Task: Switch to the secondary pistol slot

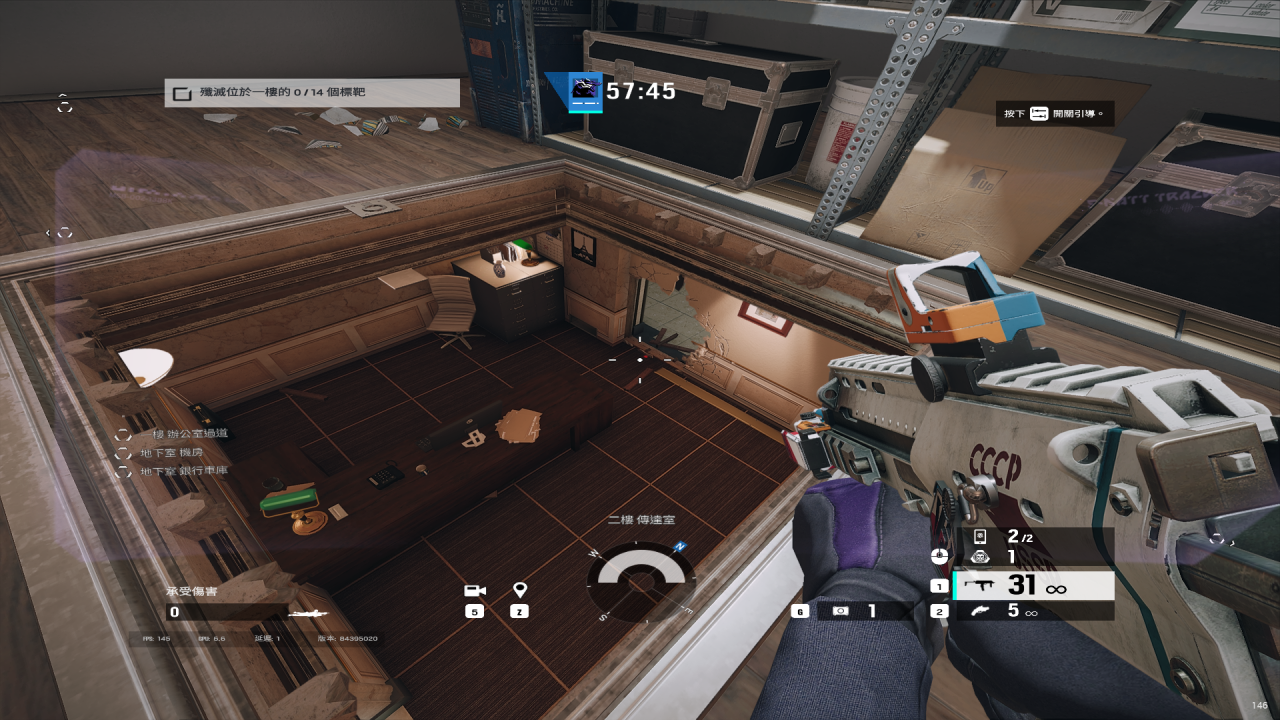Action: click(1034, 611)
